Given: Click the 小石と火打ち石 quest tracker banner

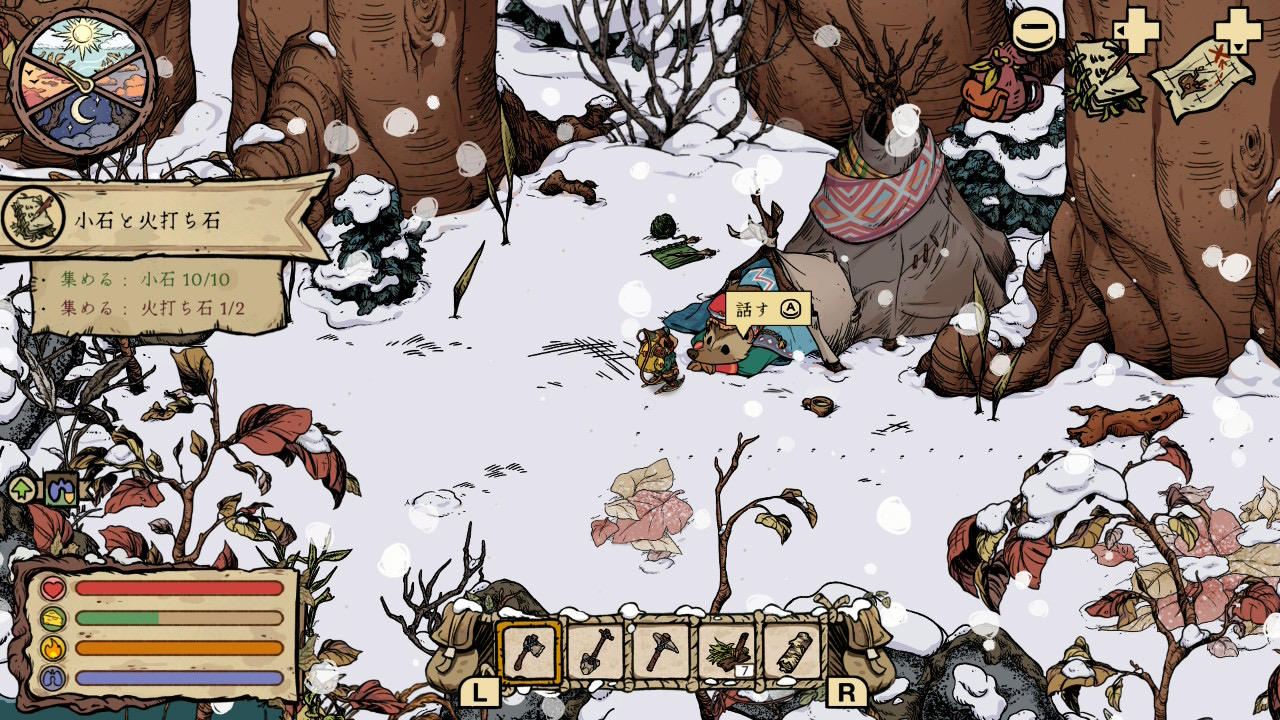Looking at the screenshot, I should click(165, 219).
